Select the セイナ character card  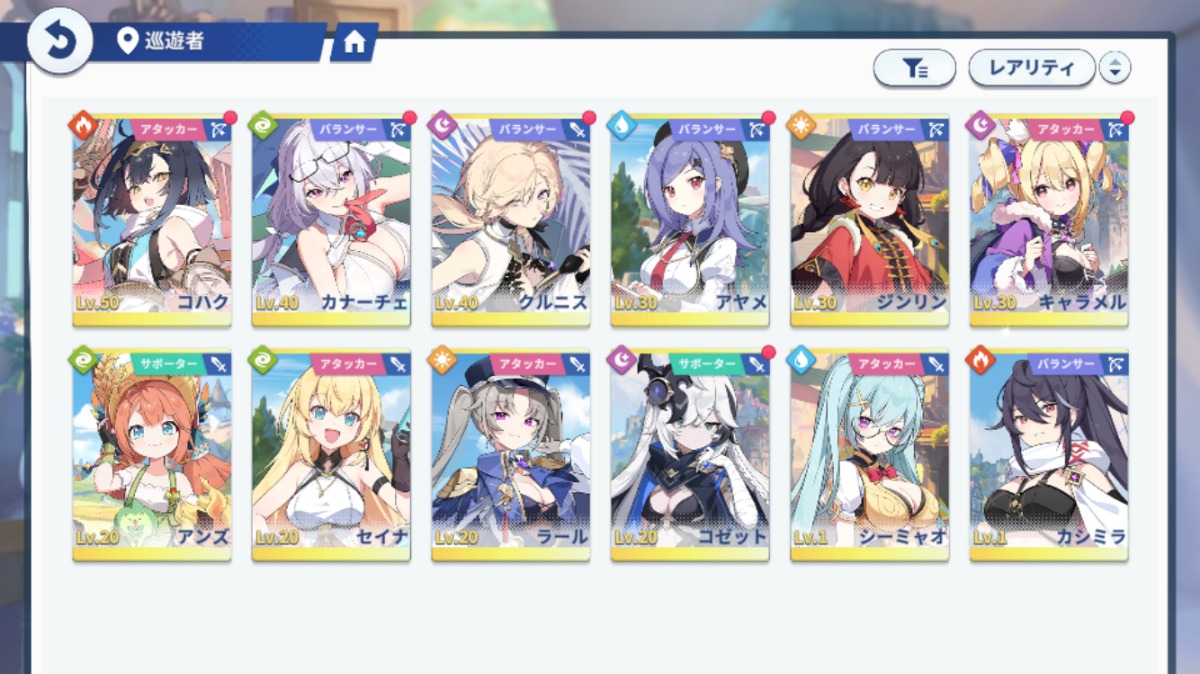tap(331, 455)
